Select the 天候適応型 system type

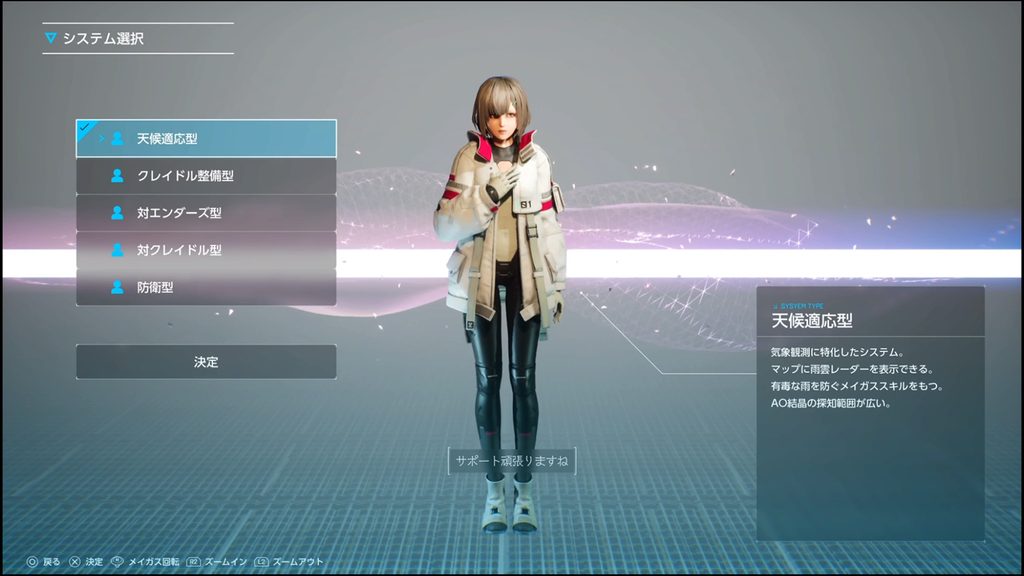[206, 138]
